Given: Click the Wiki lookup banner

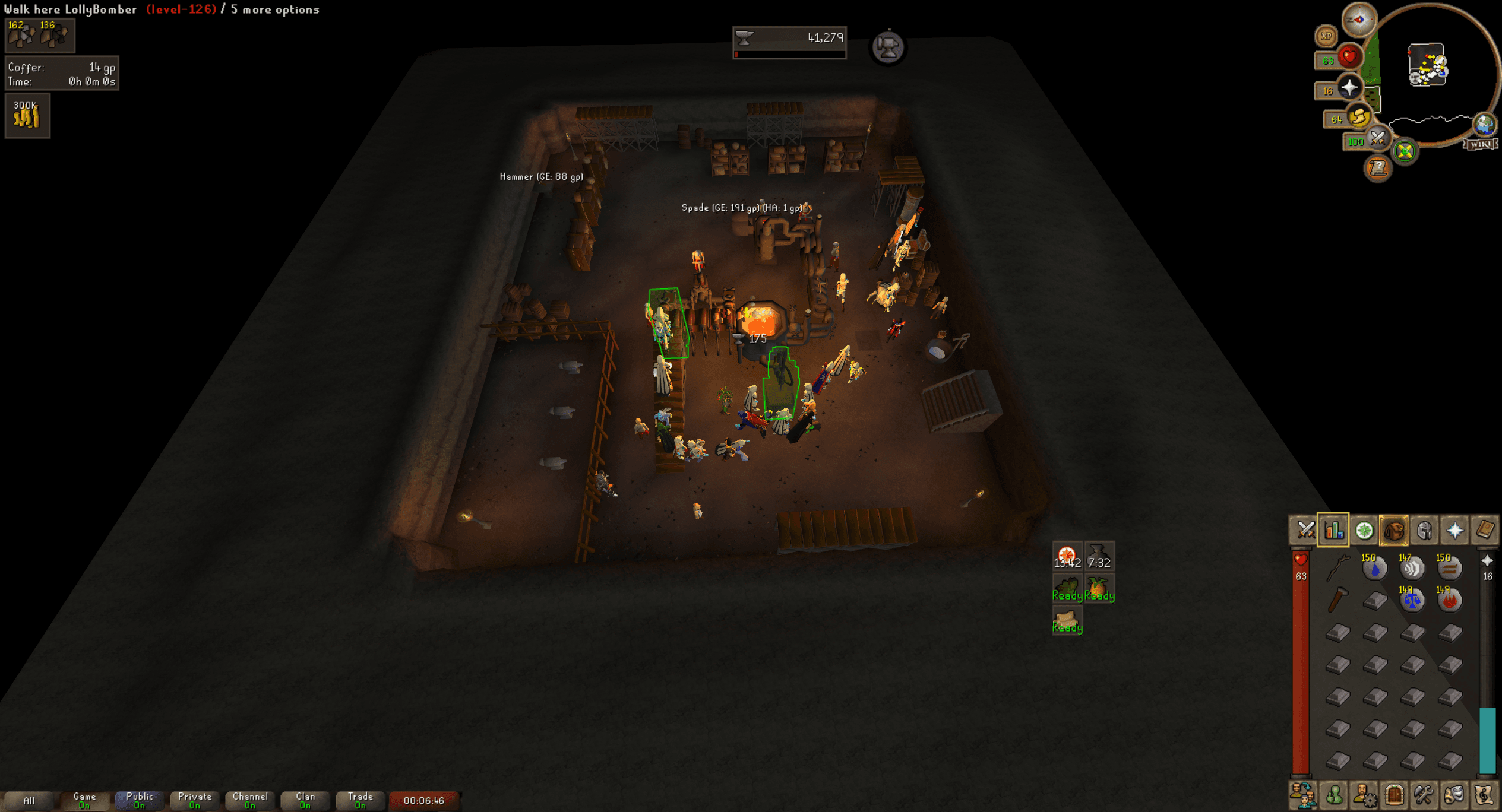Looking at the screenshot, I should pos(1481,144).
